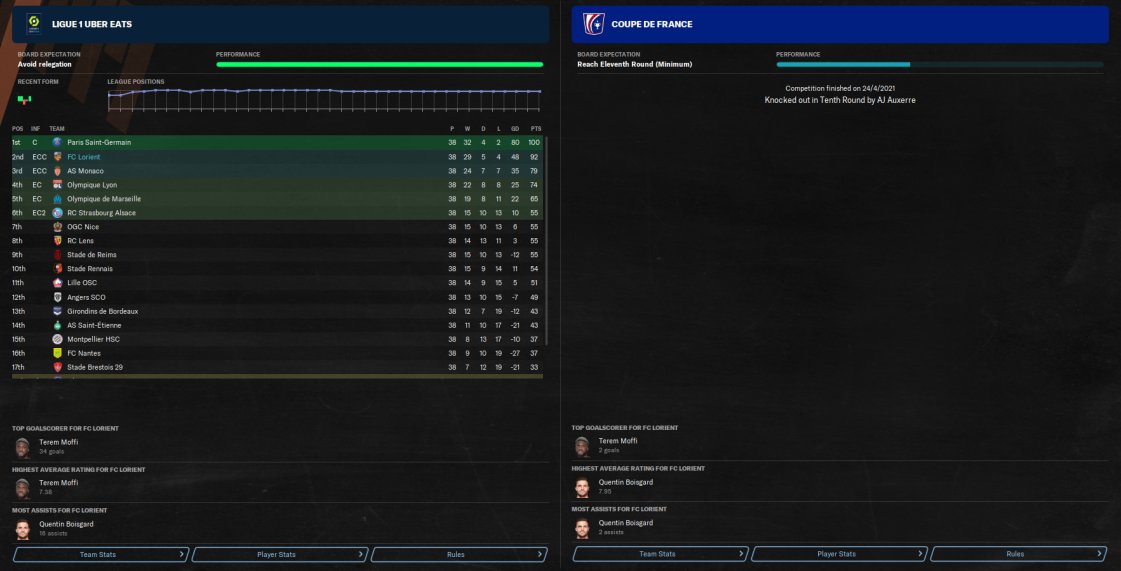Screen dimensions: 1121x571
Task: Open Team Stats for Coupe de France
Action: (x=659, y=553)
